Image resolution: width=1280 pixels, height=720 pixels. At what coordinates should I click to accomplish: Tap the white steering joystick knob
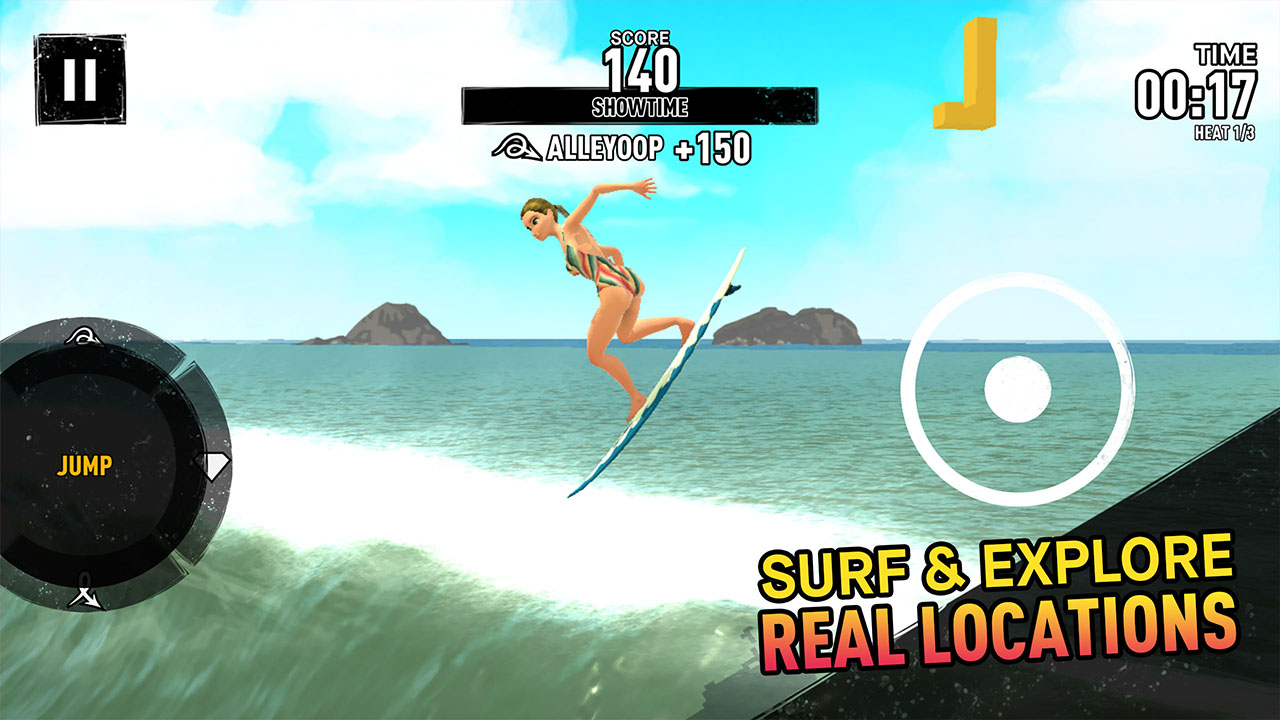tap(1018, 390)
